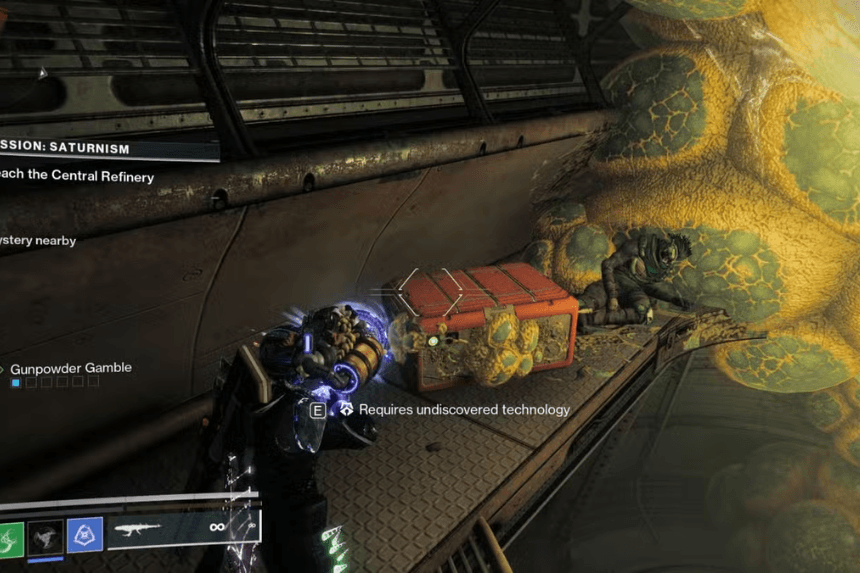
Task: Select the Gunpowder Gamble buff entry
Action: (70, 368)
